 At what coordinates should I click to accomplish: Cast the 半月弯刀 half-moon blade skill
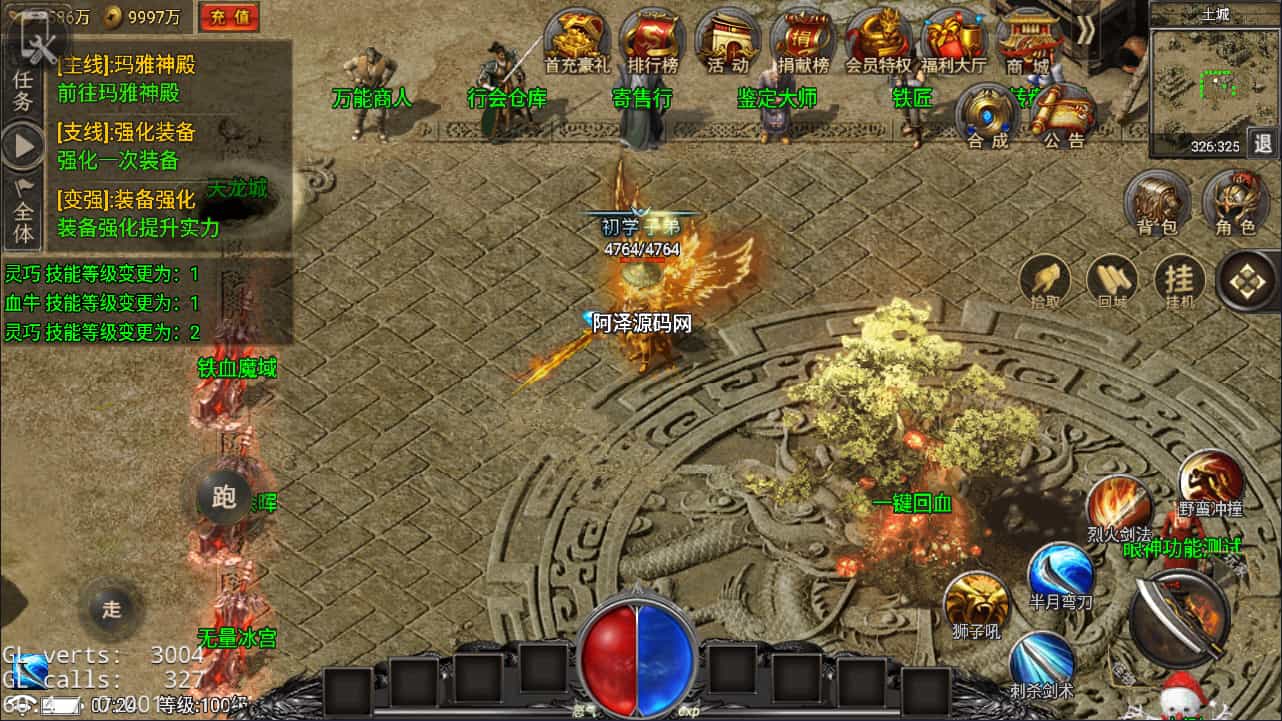click(x=1062, y=575)
